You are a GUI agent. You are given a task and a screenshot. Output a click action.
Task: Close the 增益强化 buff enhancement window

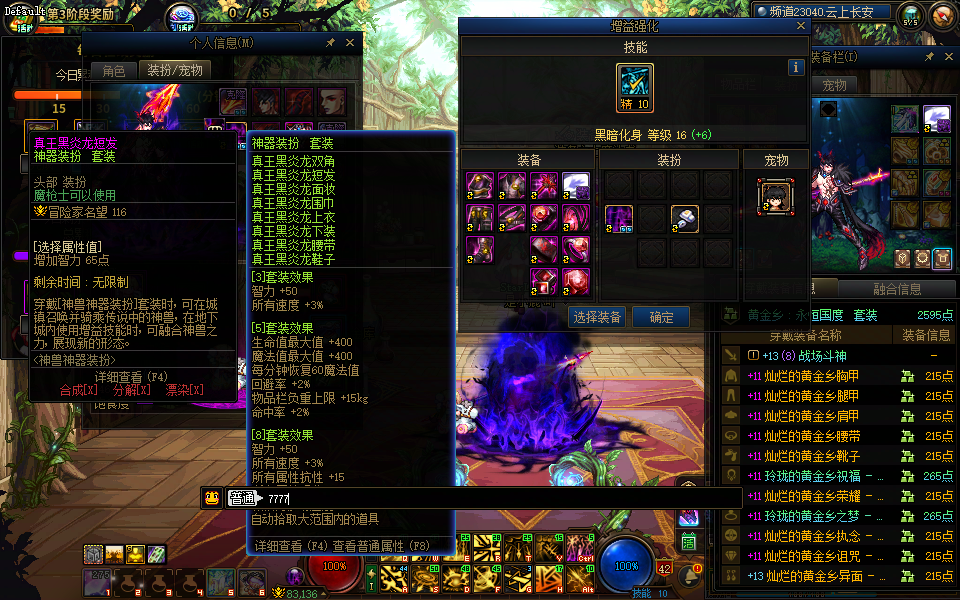[x=800, y=26]
